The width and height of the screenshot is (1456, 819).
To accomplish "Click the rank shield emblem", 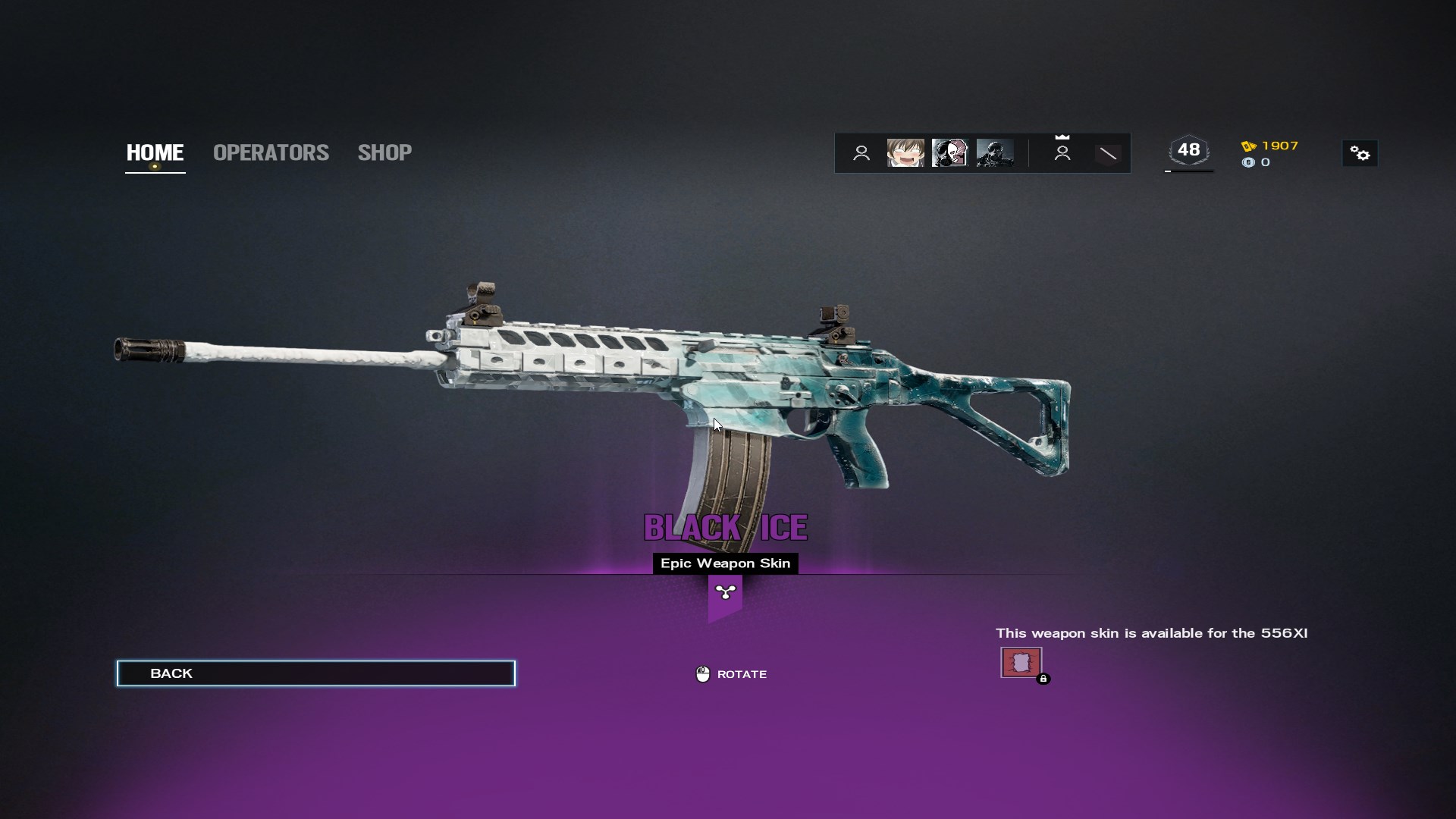I will pyautogui.click(x=1108, y=154).
